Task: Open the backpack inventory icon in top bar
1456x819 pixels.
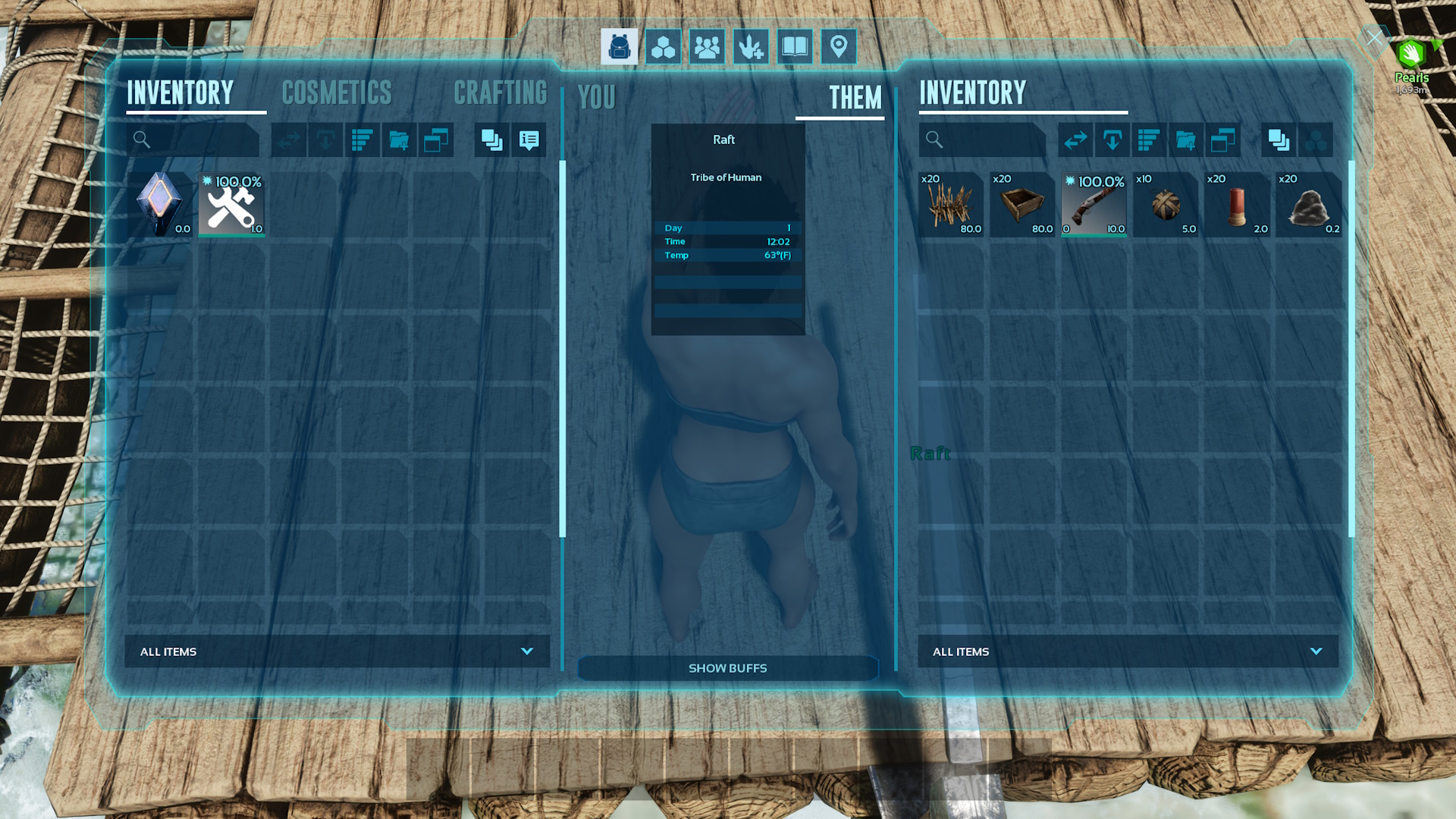Action: (x=619, y=47)
